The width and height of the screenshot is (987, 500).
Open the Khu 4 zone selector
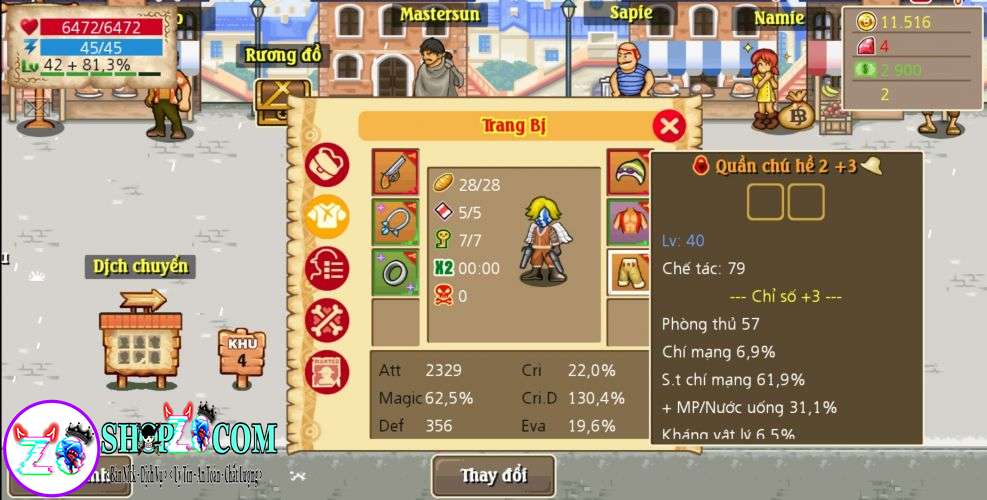click(242, 355)
